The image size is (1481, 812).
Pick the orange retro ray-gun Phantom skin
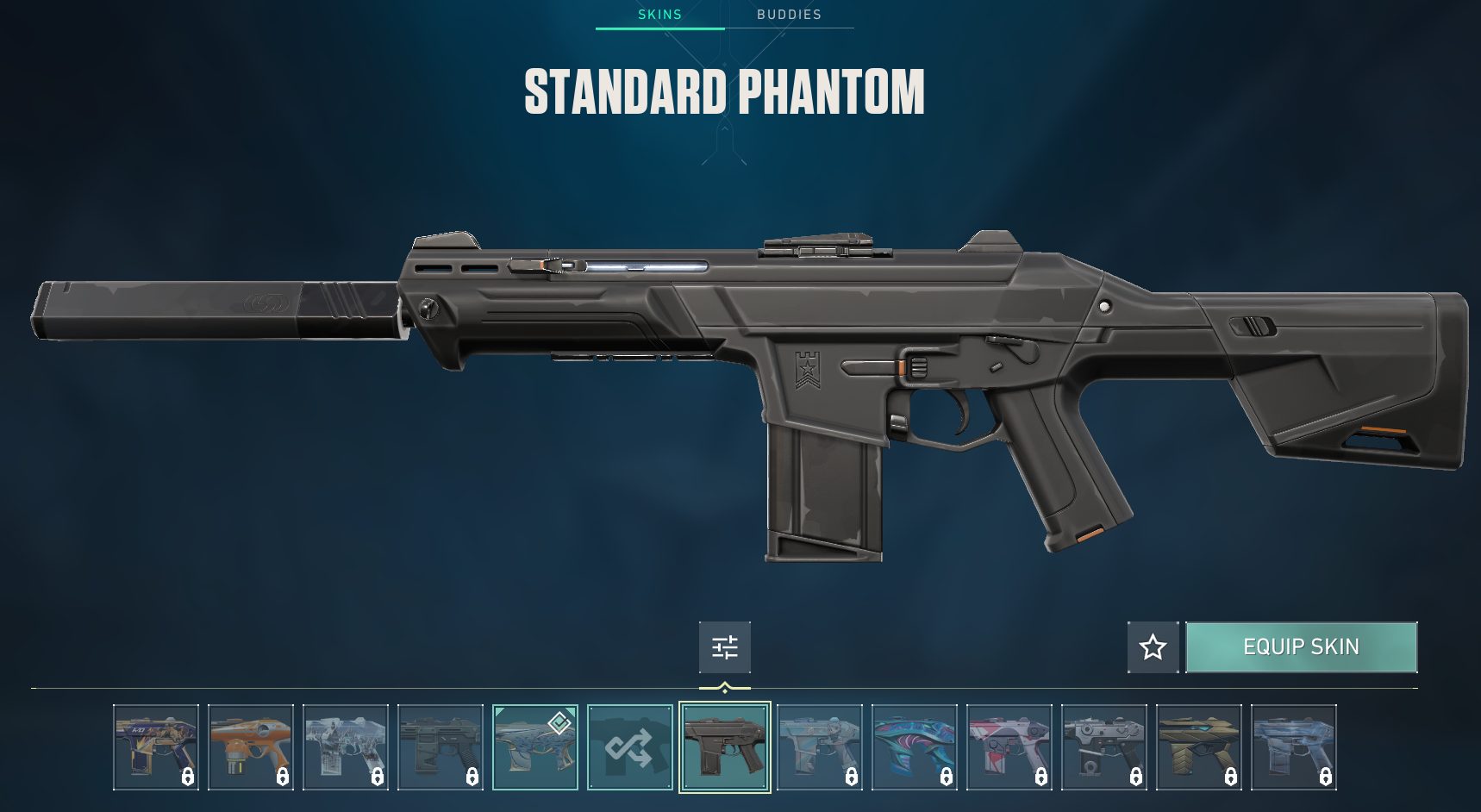(x=250, y=747)
